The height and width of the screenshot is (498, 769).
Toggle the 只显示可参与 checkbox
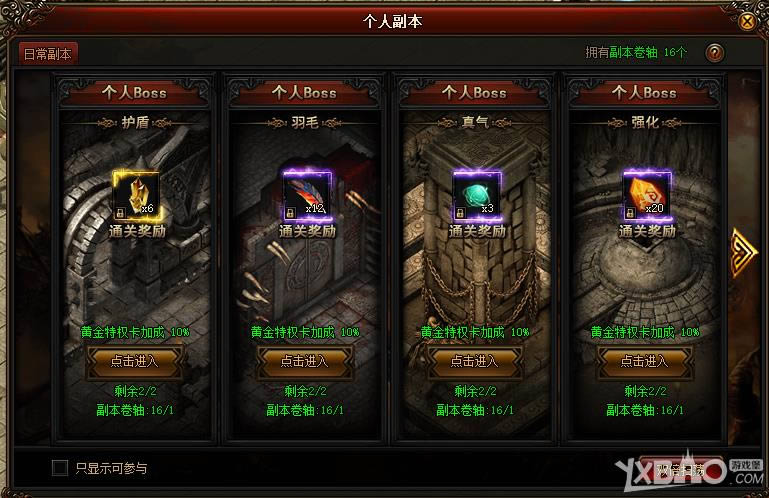60,467
